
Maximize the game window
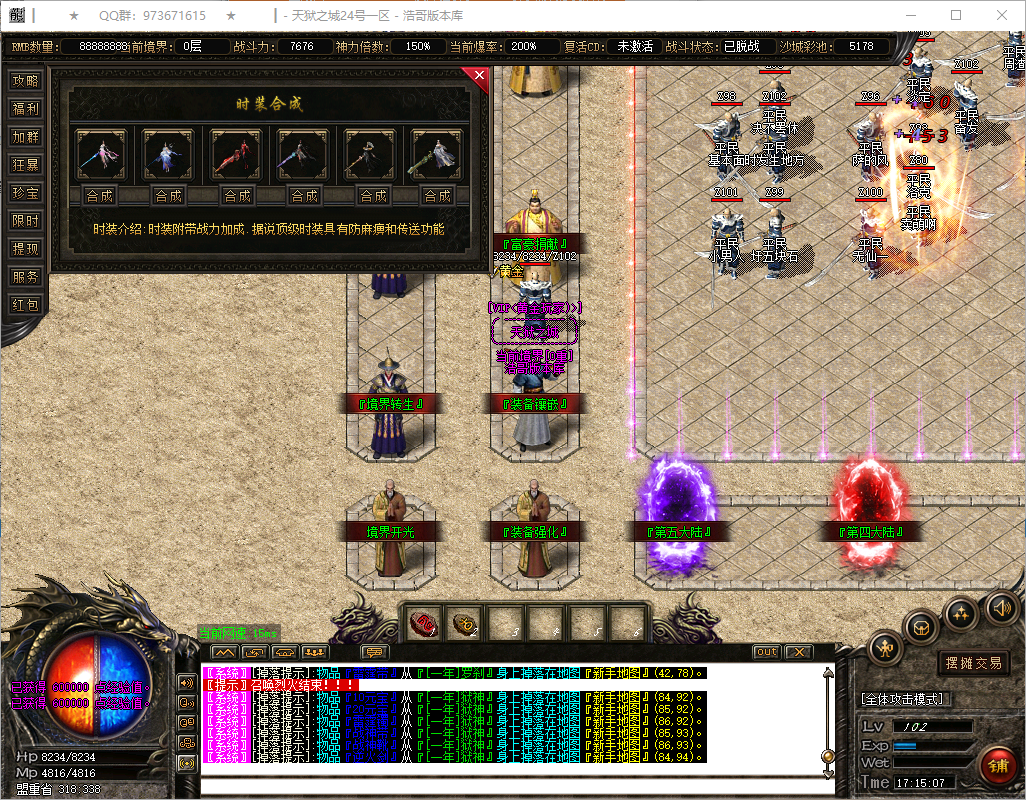click(956, 15)
